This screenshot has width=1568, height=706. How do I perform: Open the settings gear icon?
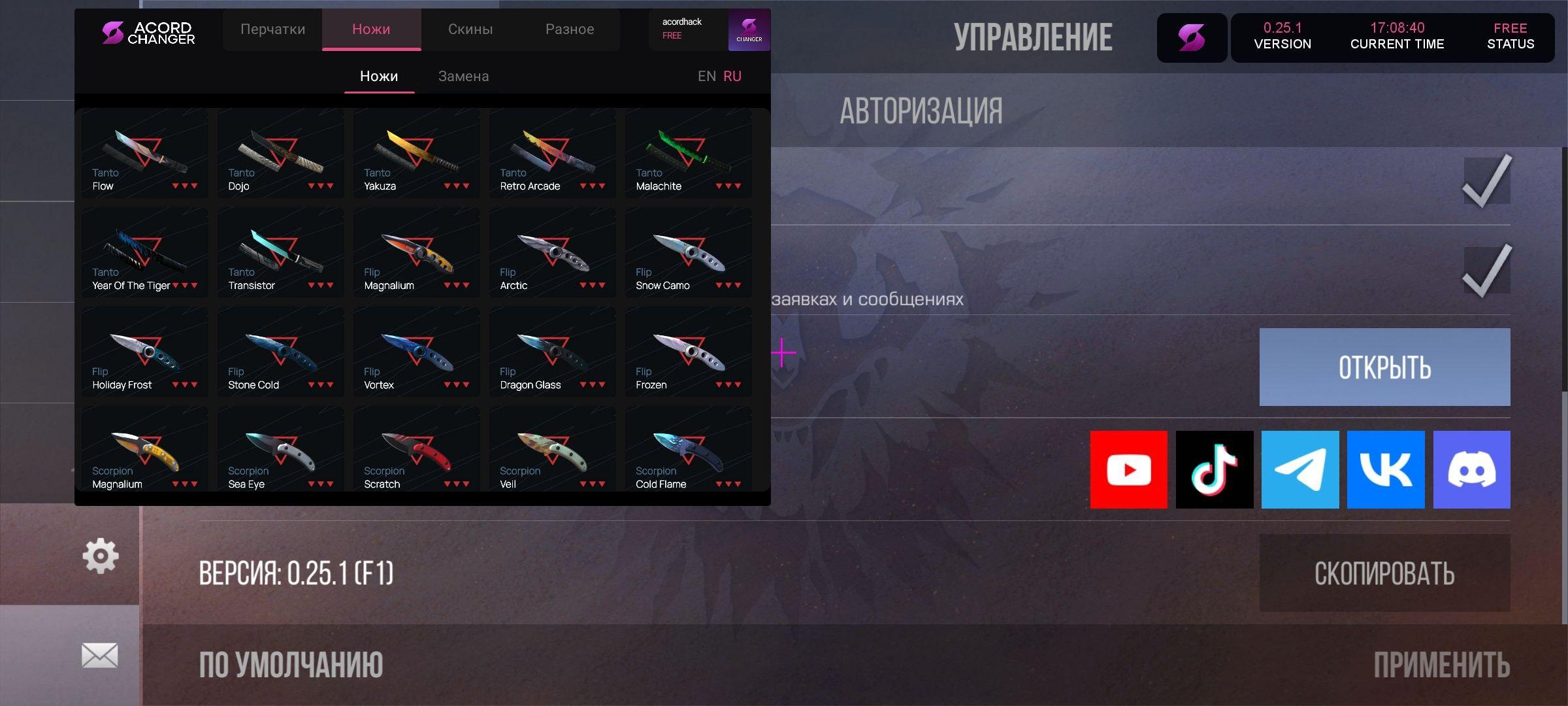pos(99,555)
